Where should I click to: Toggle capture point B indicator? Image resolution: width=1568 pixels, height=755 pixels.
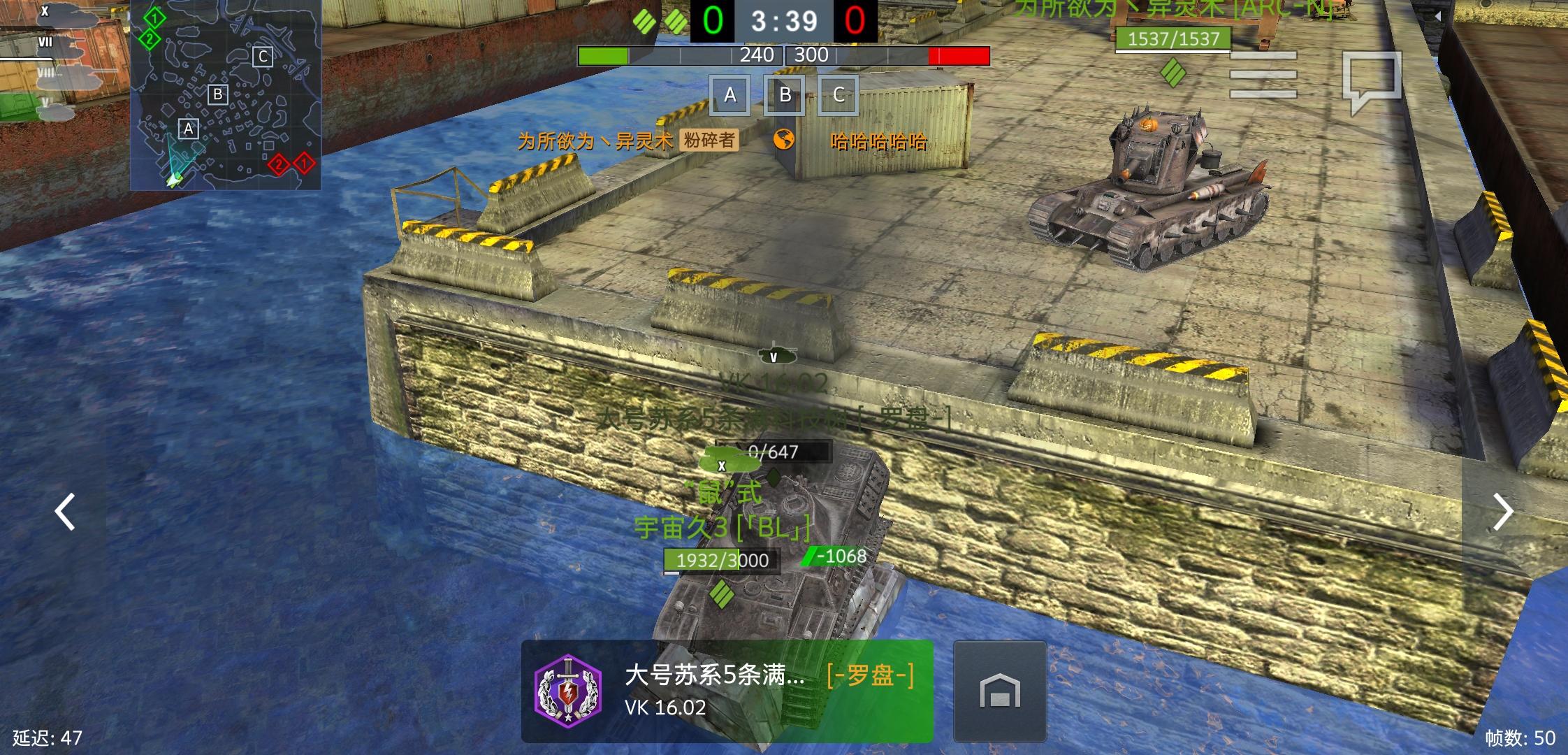click(785, 95)
